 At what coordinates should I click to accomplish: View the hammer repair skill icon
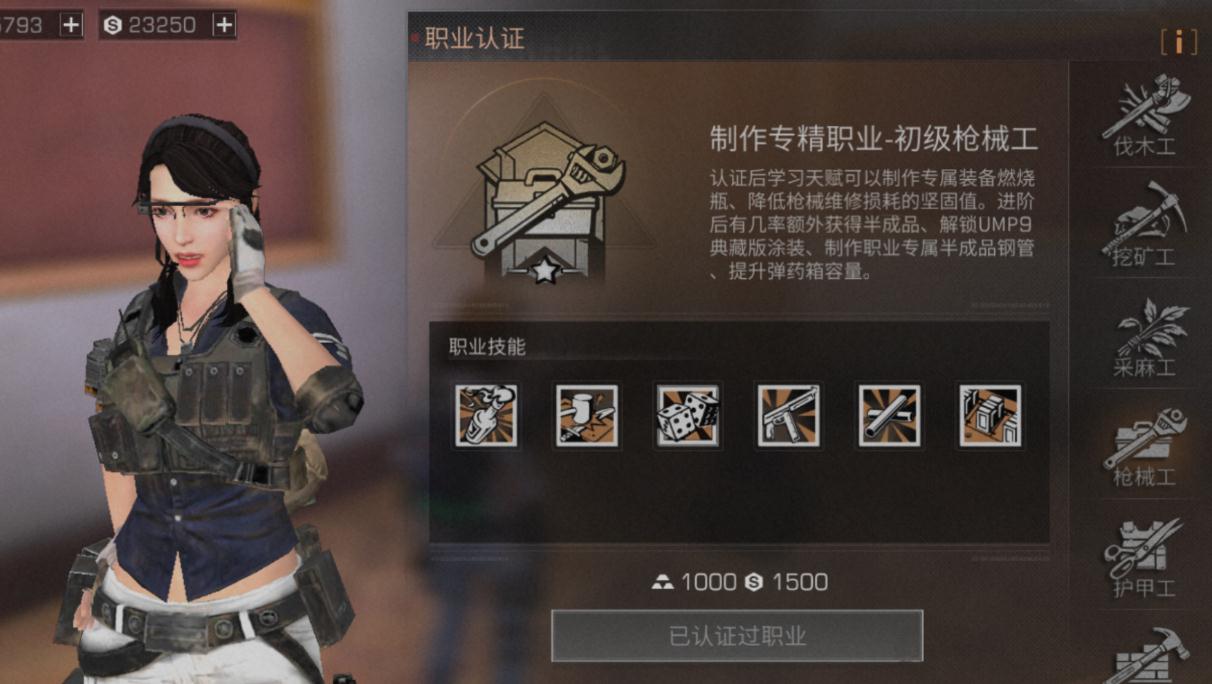click(x=587, y=416)
